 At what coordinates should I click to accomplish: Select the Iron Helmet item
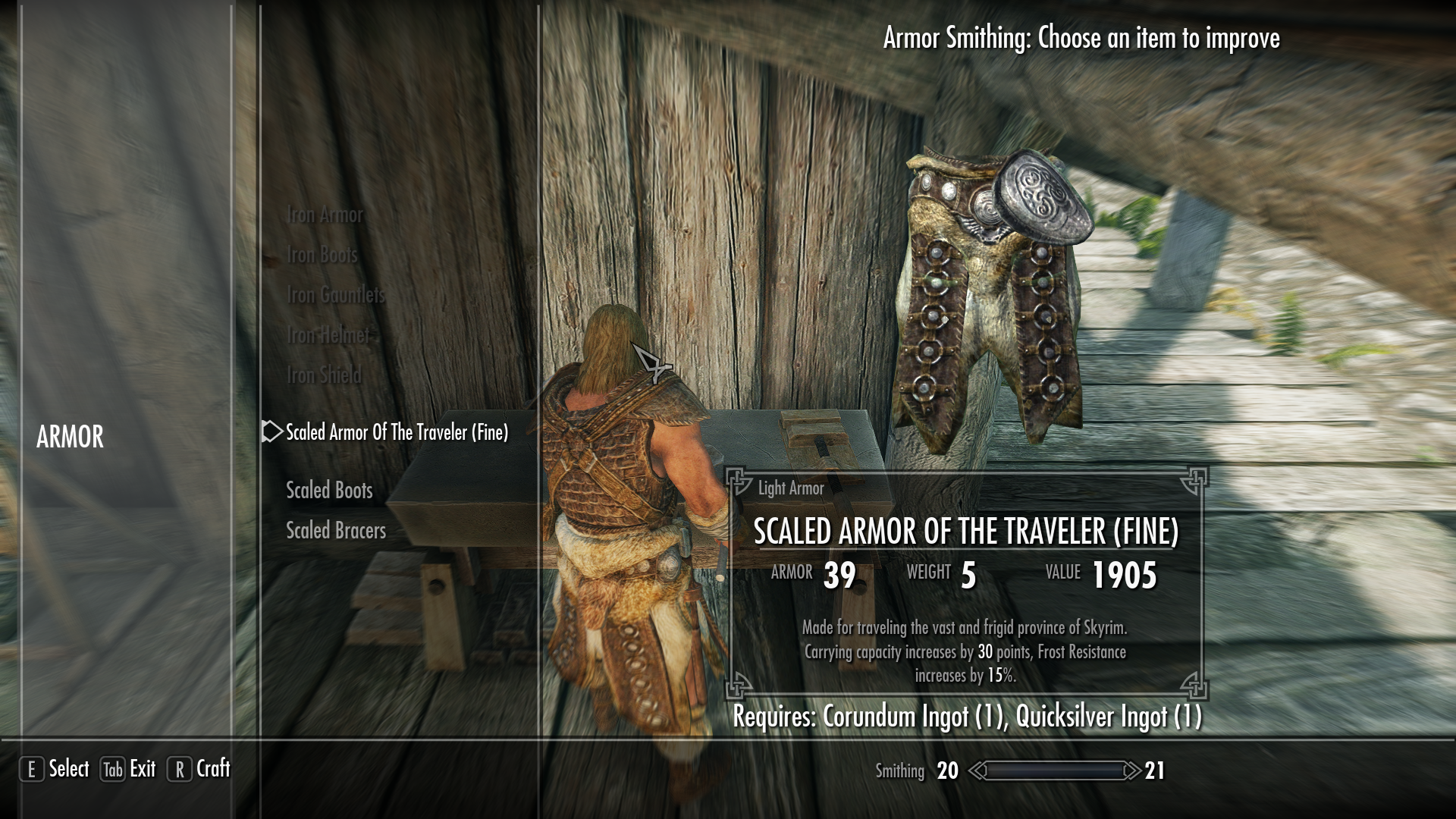click(x=328, y=335)
